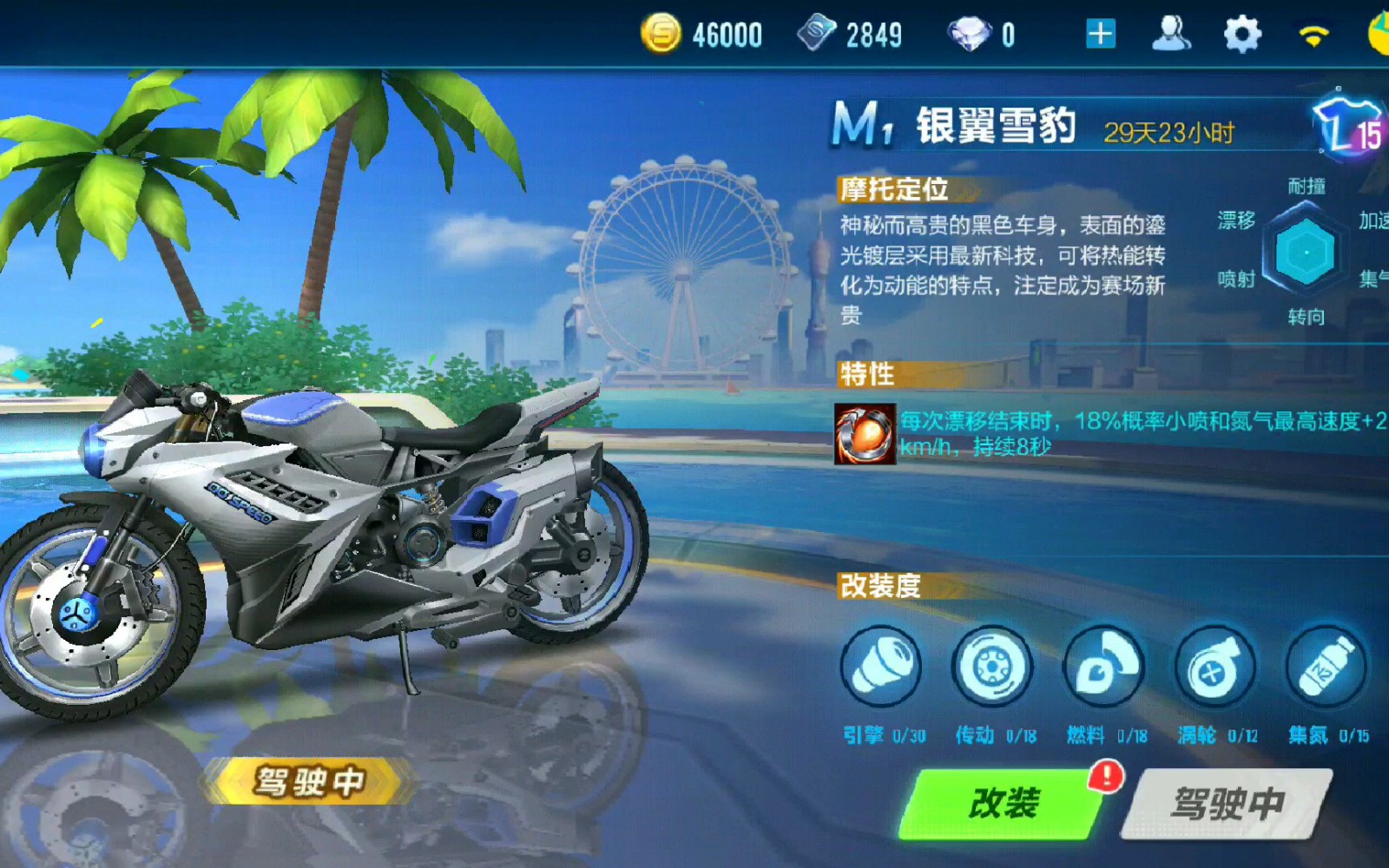Open the 燃料 fuel upgrade icon
The image size is (1389, 868).
click(1103, 666)
